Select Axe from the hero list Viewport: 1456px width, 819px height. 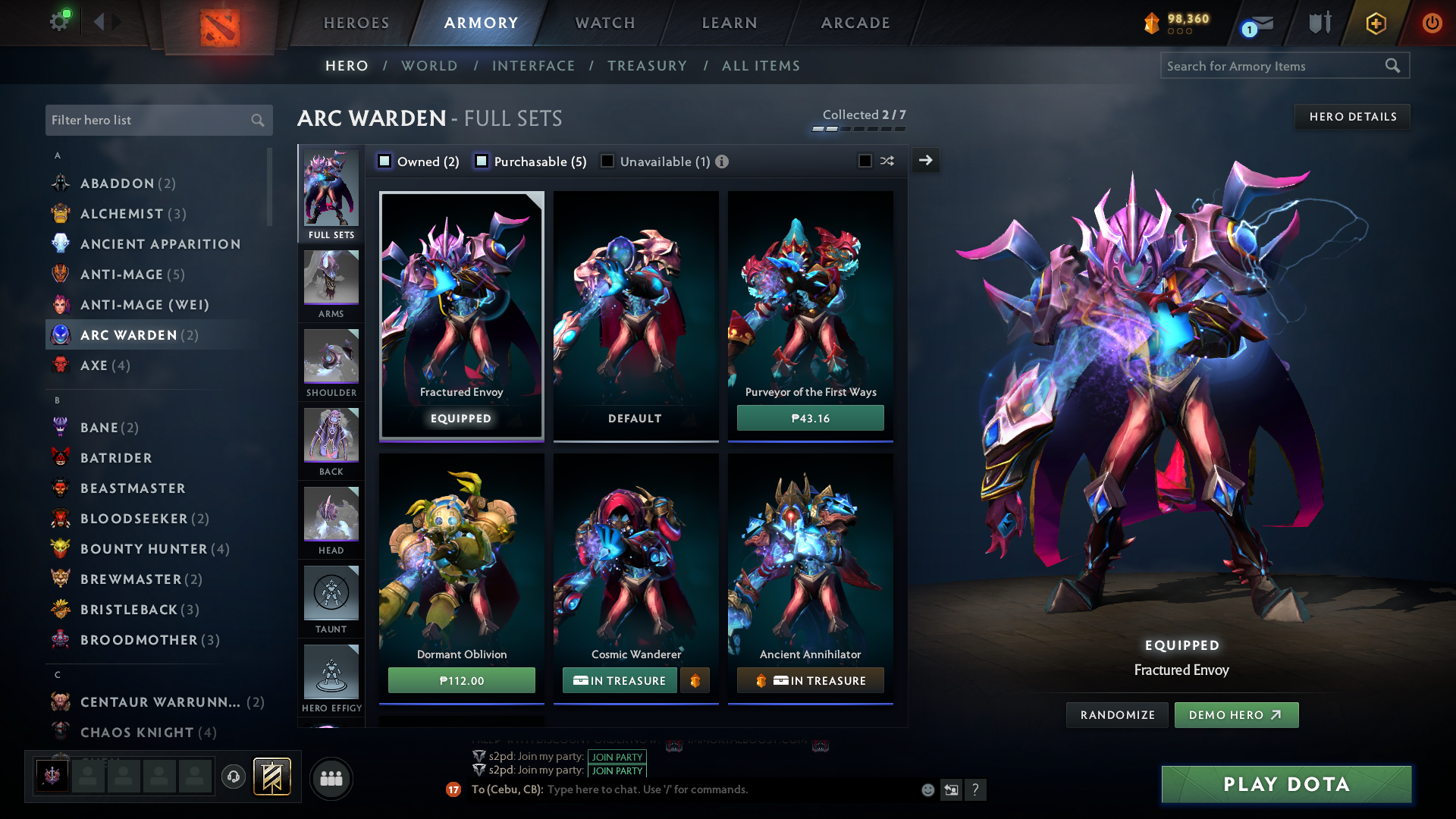(94, 366)
